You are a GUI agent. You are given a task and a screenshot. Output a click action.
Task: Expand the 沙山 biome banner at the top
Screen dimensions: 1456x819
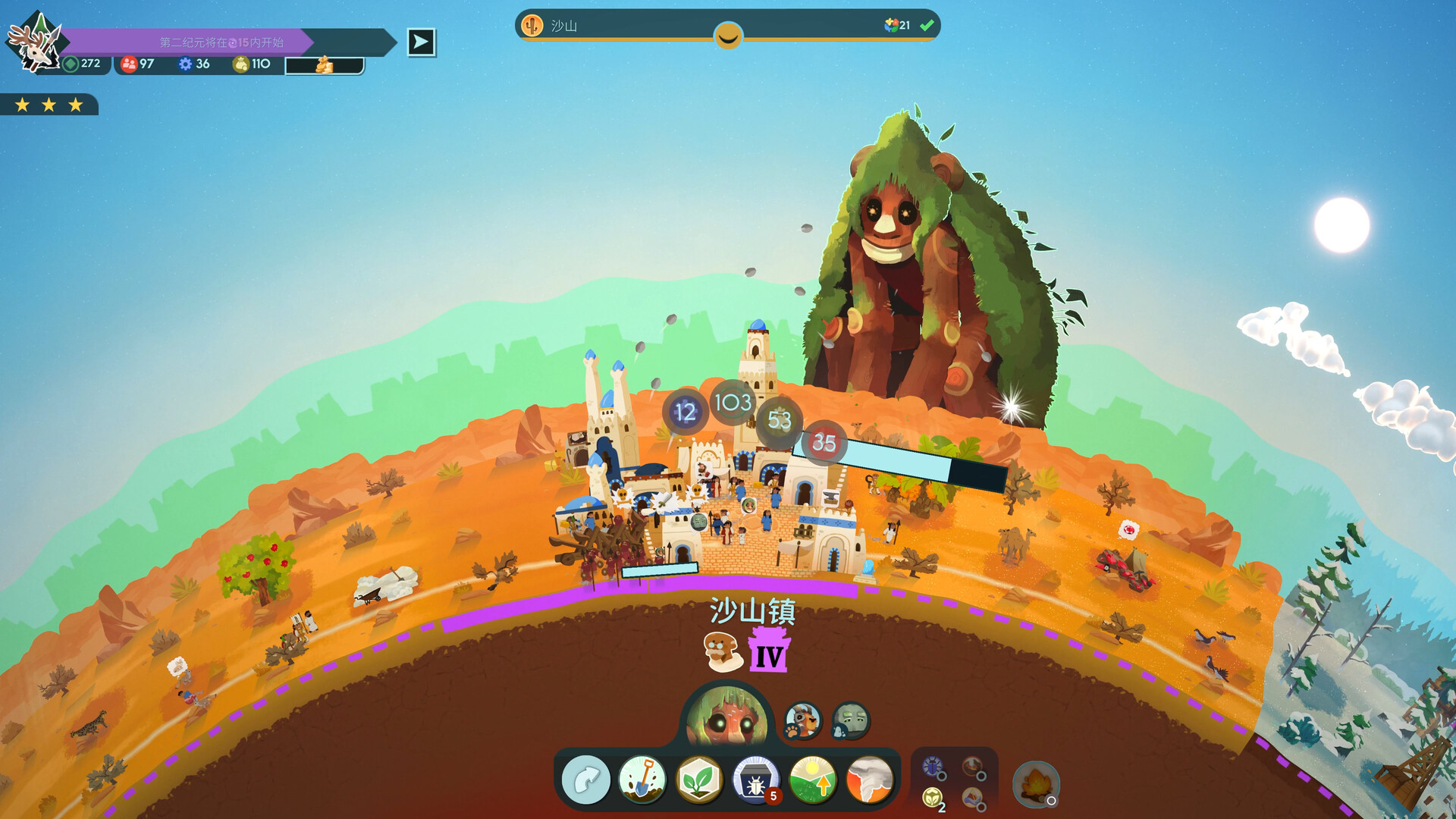click(728, 24)
